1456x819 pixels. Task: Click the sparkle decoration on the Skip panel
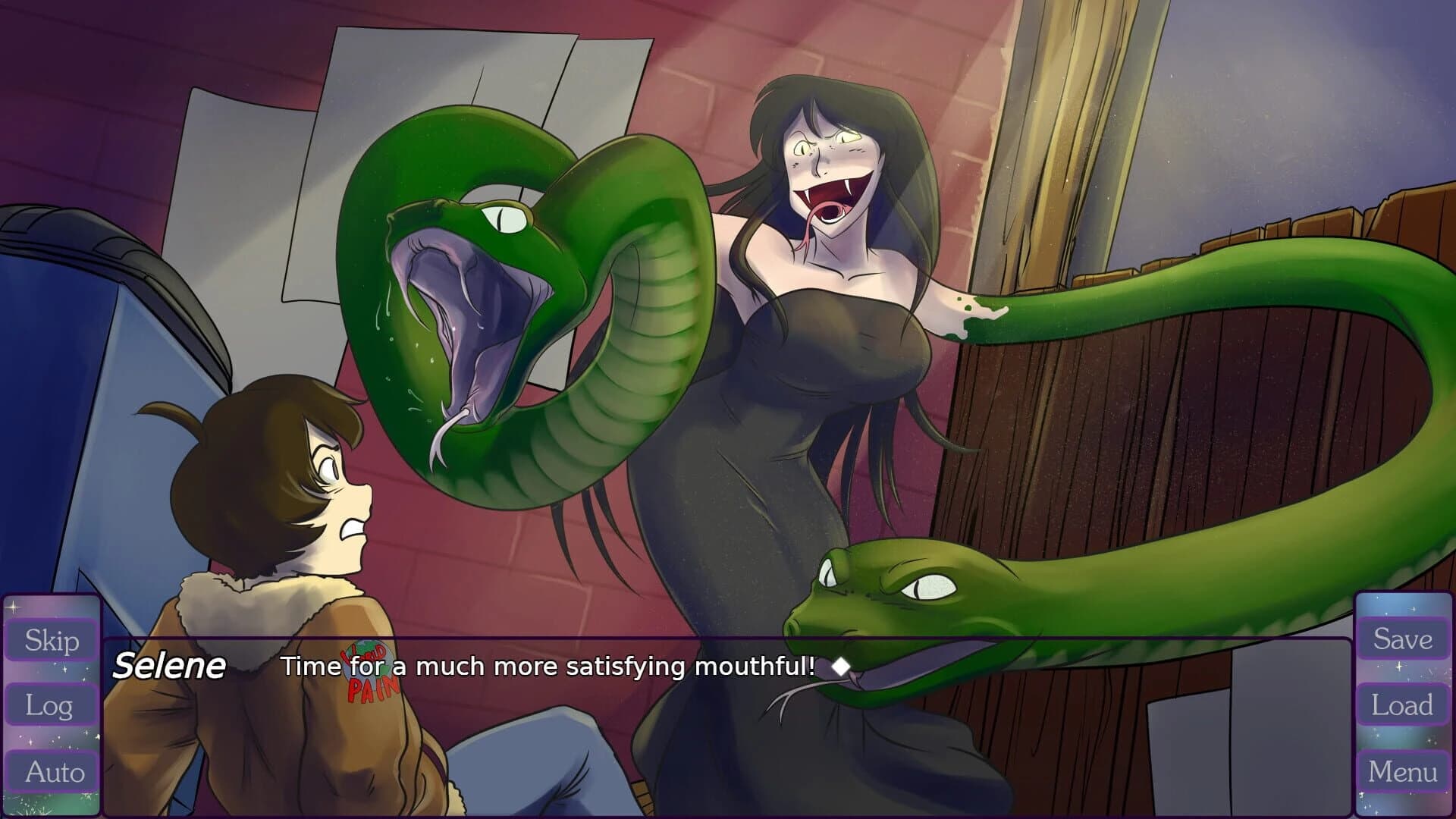point(12,607)
